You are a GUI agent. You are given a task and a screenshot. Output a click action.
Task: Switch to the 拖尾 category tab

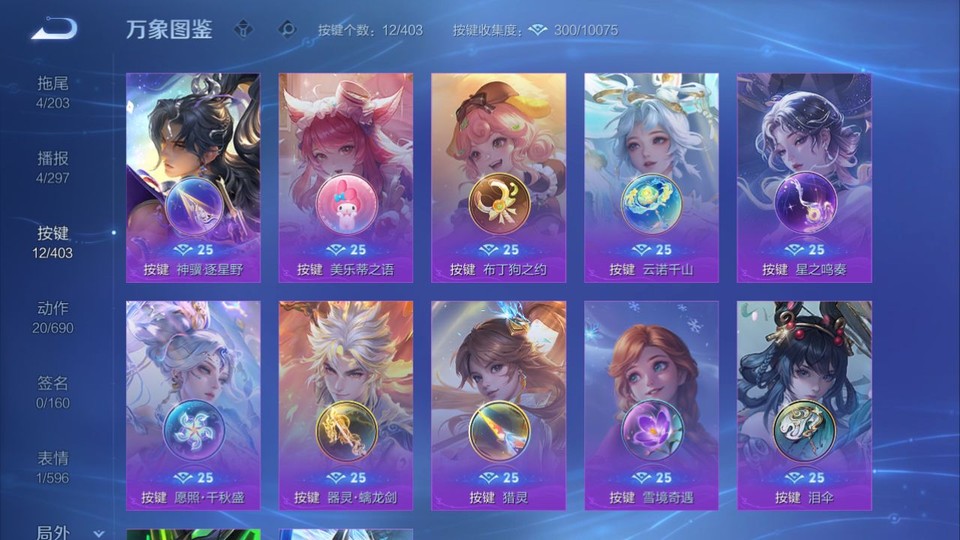coord(53,91)
